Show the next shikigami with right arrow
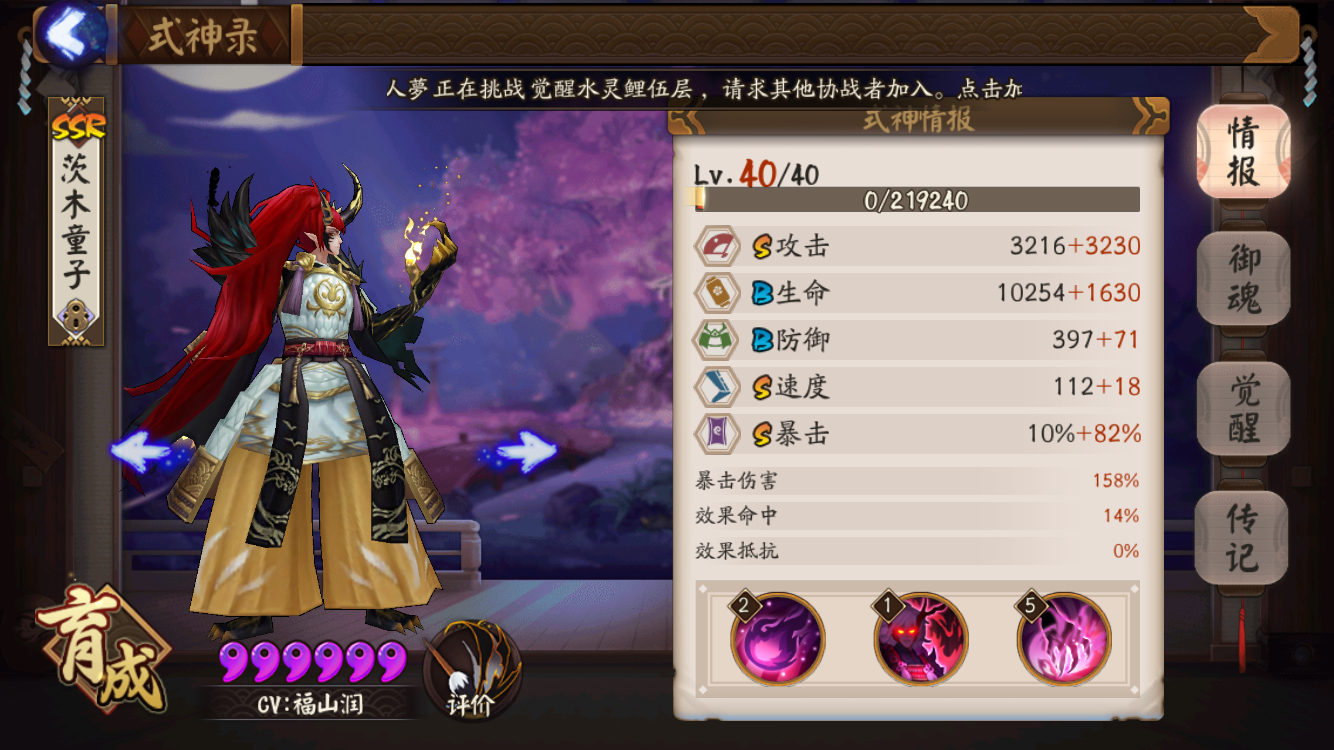1334x750 pixels. tap(521, 453)
